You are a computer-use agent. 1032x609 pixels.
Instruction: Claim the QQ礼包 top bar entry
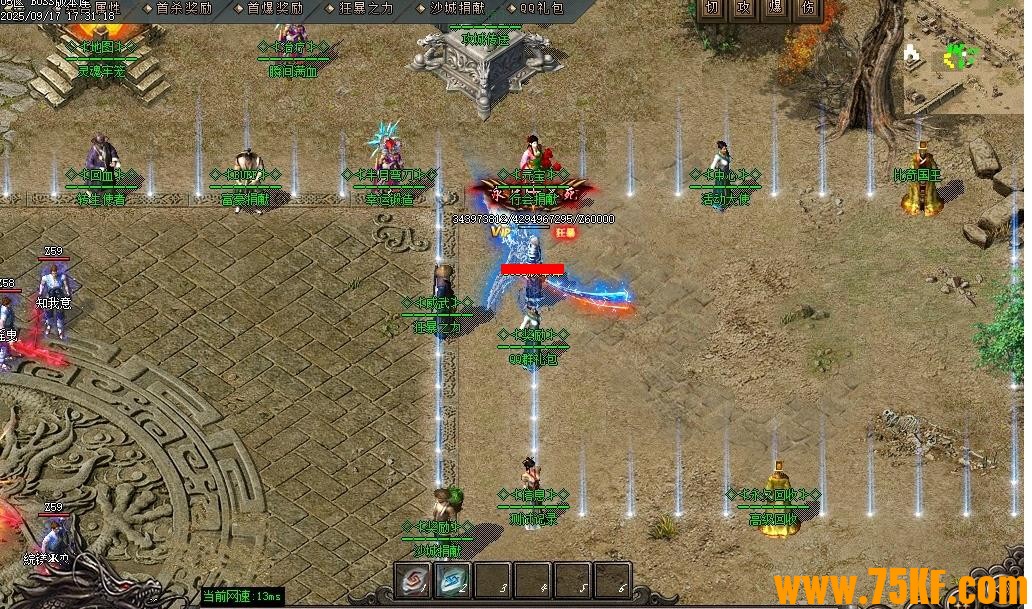click(x=541, y=7)
